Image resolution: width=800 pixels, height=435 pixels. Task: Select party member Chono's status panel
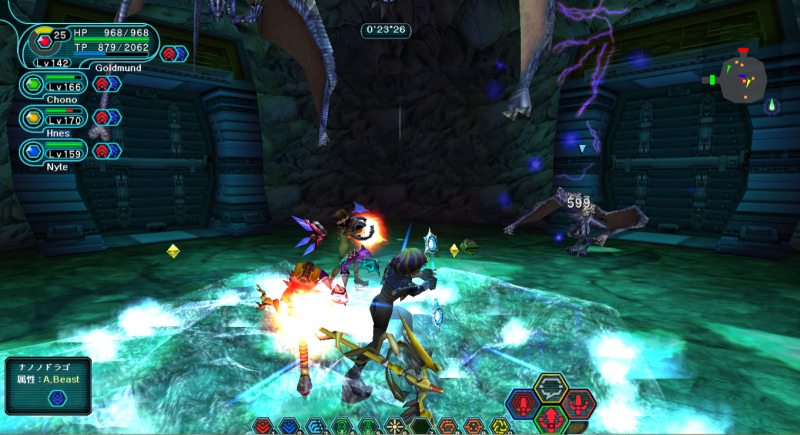55,85
